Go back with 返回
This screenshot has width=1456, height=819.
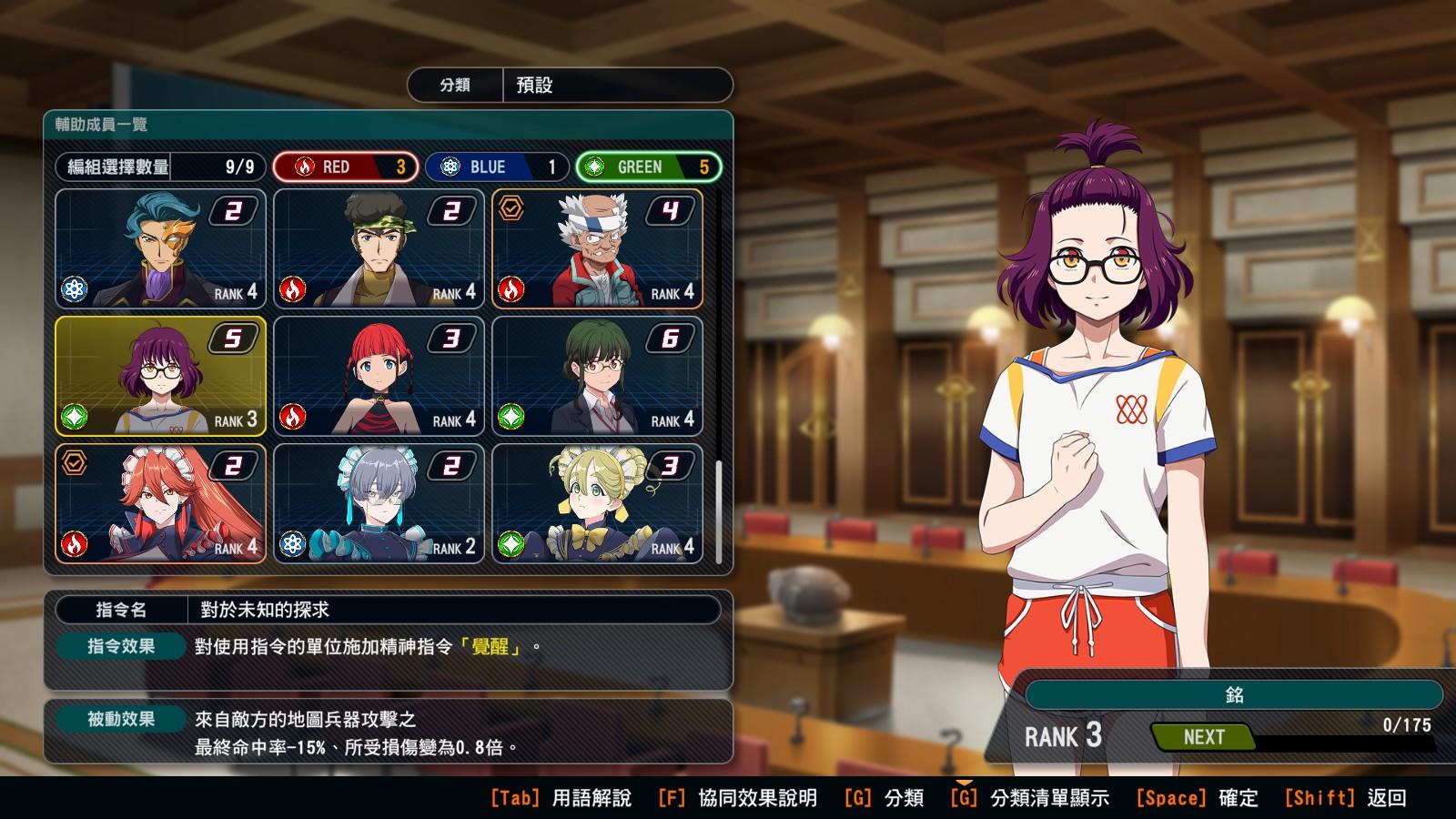[x=1345, y=798]
